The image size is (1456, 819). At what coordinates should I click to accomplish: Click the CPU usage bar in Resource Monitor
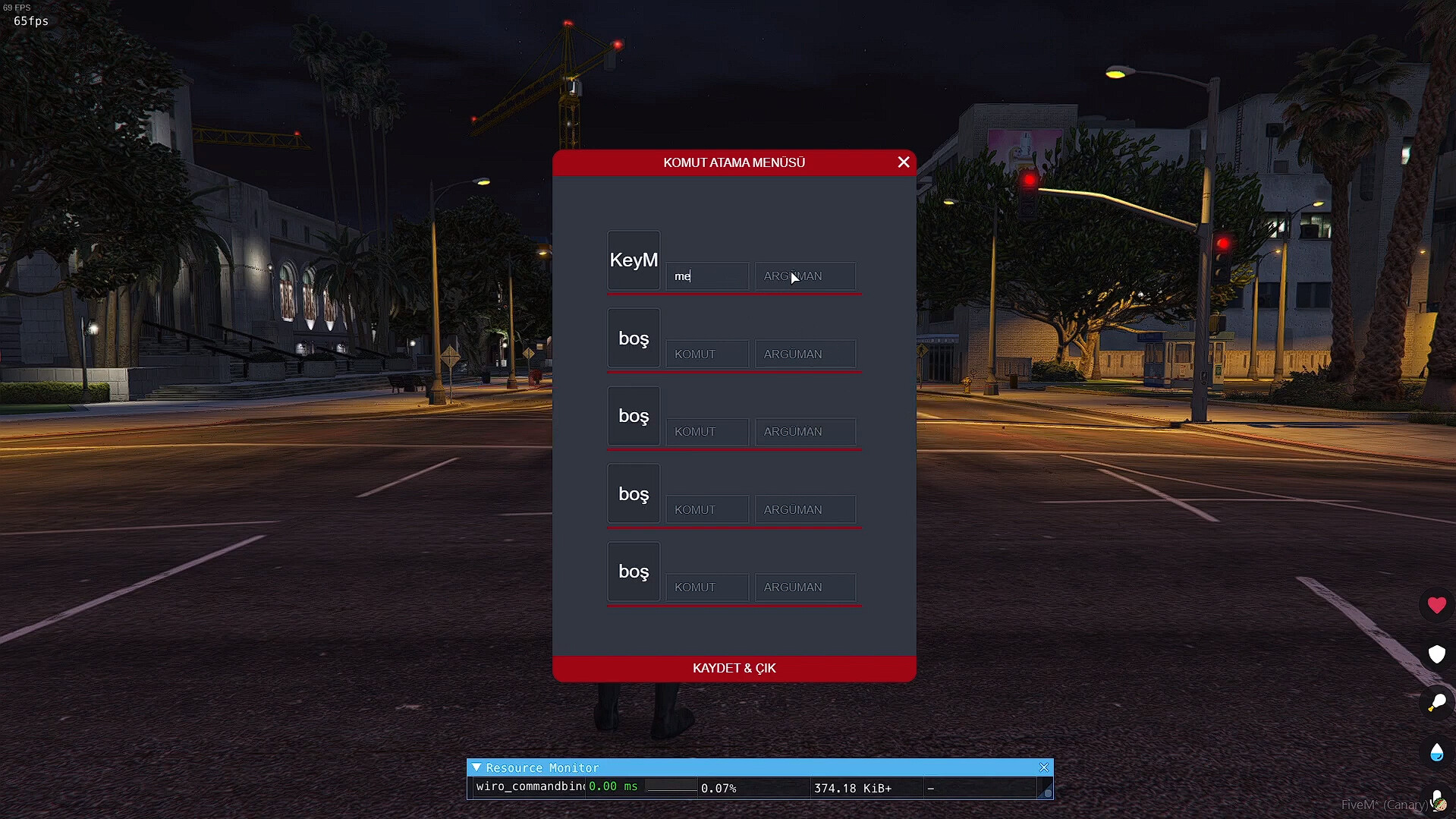tap(671, 788)
